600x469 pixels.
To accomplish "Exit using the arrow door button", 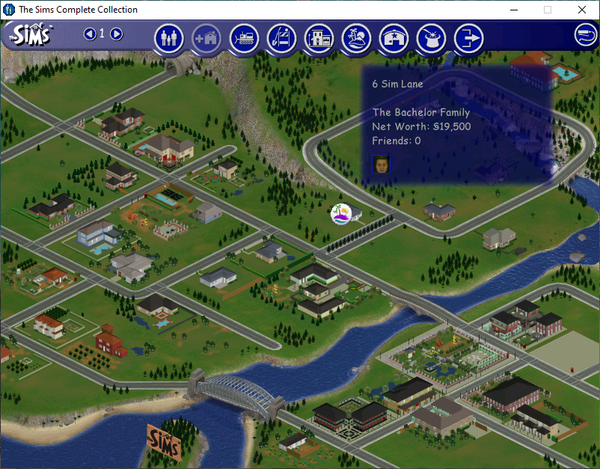I will point(467,38).
